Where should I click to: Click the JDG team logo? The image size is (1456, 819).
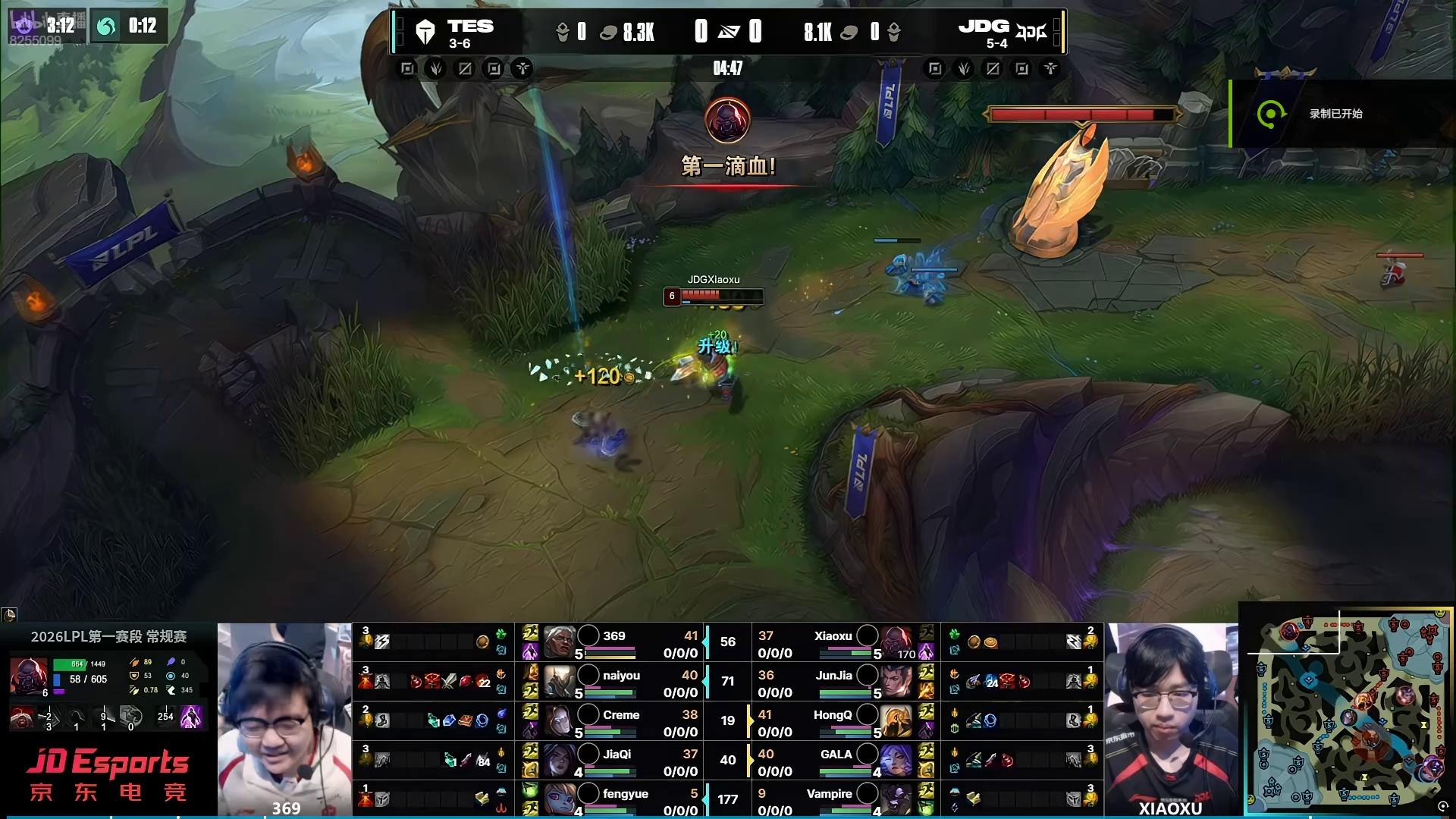pyautogui.click(x=1031, y=32)
